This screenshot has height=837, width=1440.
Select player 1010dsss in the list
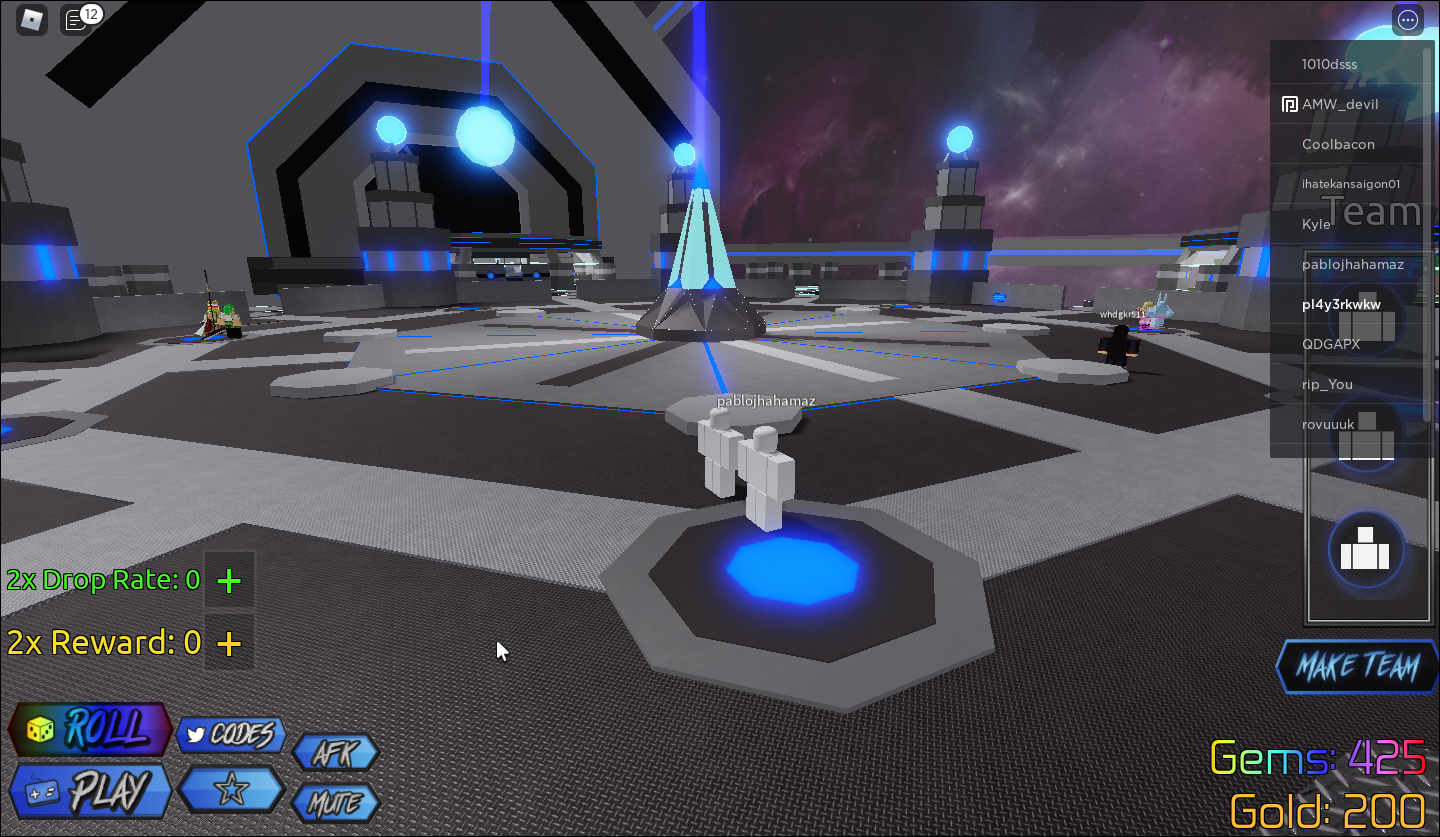(1329, 64)
